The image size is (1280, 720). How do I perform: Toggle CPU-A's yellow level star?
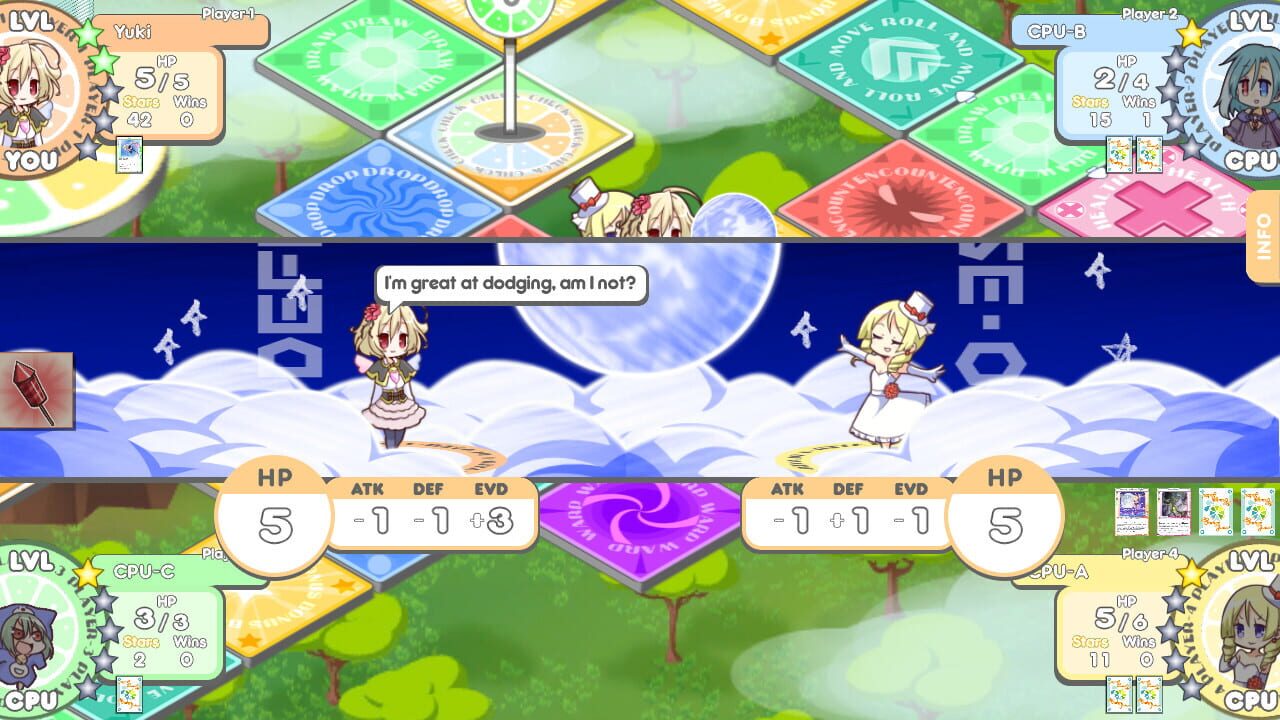[x=1190, y=574]
